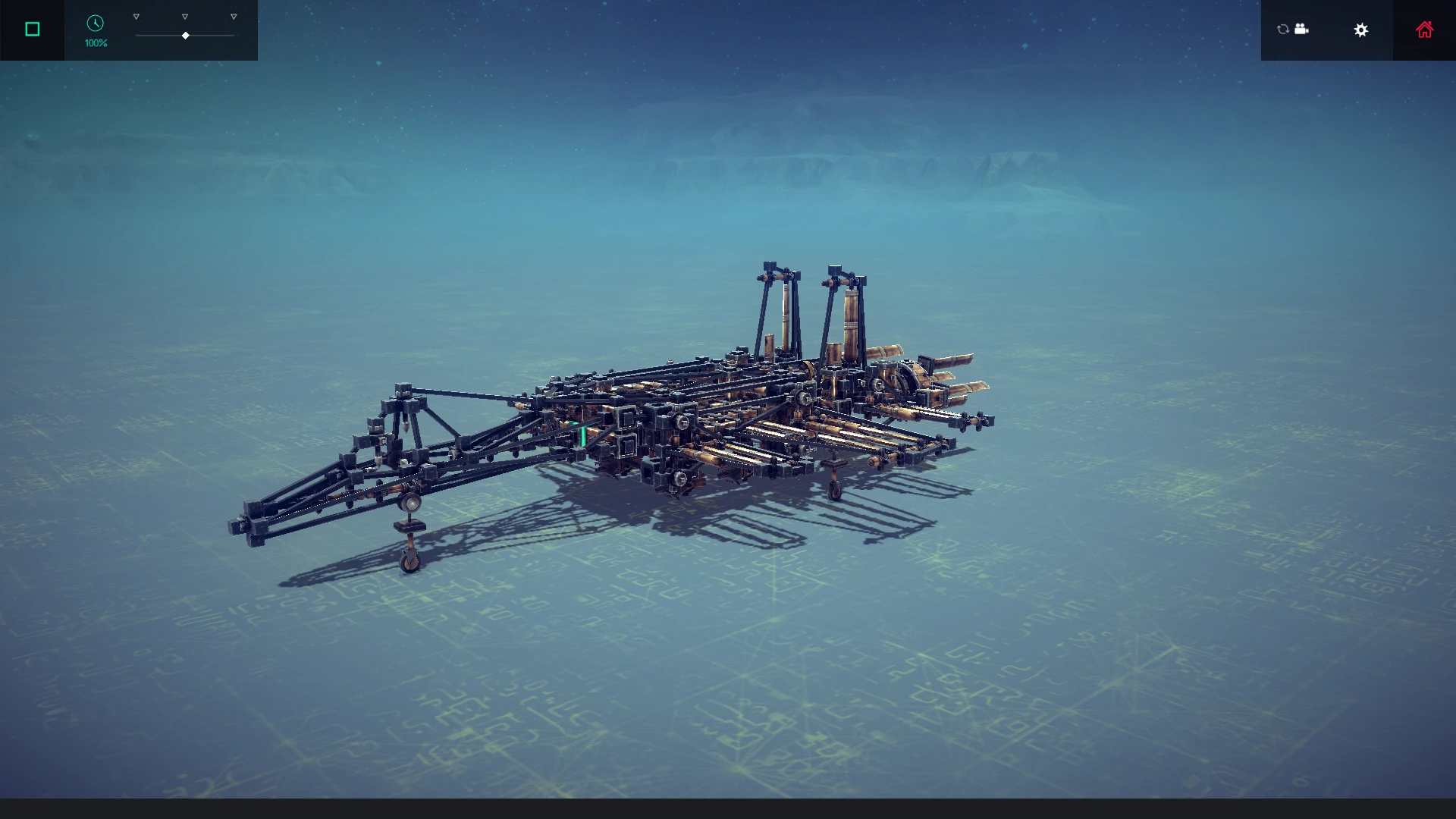This screenshot has width=1456, height=819.
Task: Expand the rightmost triangle marker above the time slider
Action: [x=233, y=15]
